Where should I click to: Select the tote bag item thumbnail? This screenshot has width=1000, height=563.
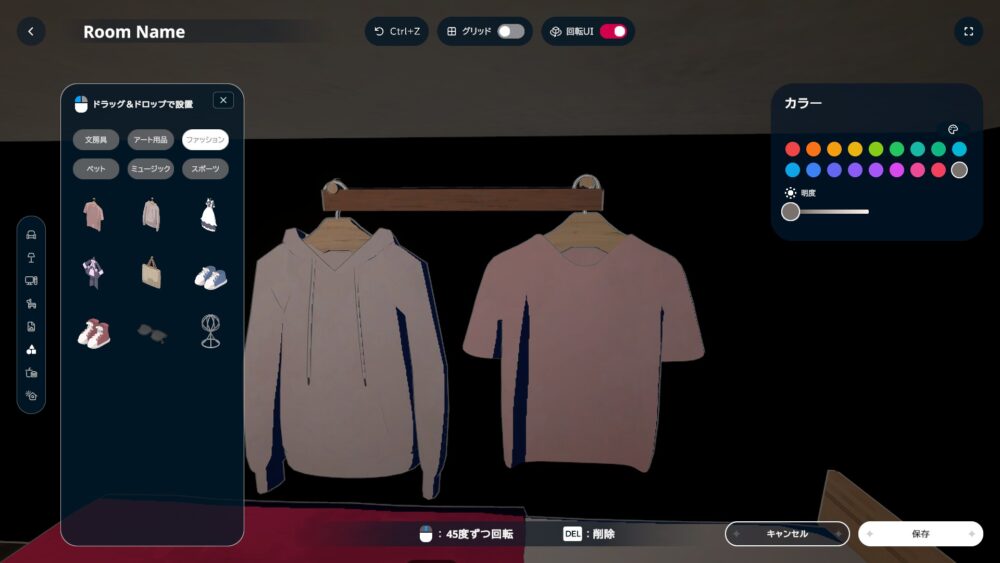coord(151,273)
